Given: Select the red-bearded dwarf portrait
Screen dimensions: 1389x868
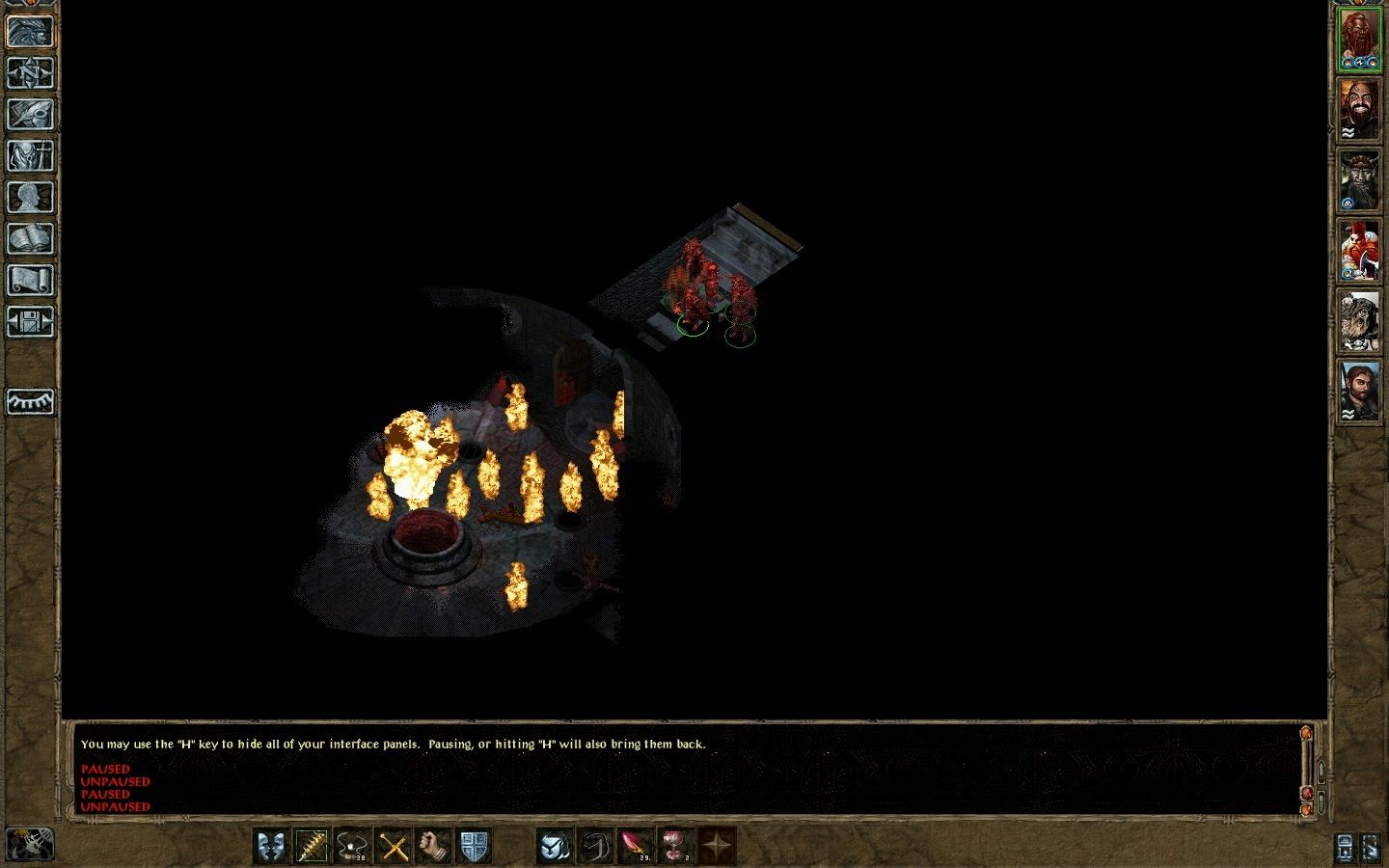Looking at the screenshot, I should click(x=1359, y=40).
